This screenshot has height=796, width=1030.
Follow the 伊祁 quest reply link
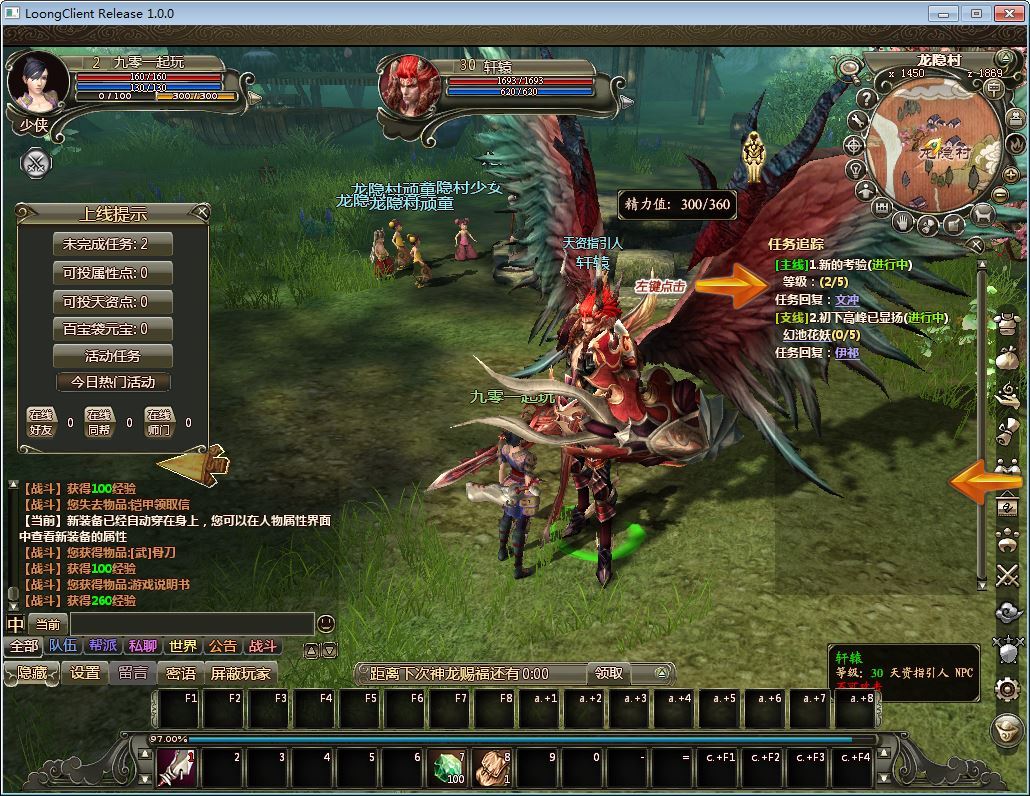847,353
